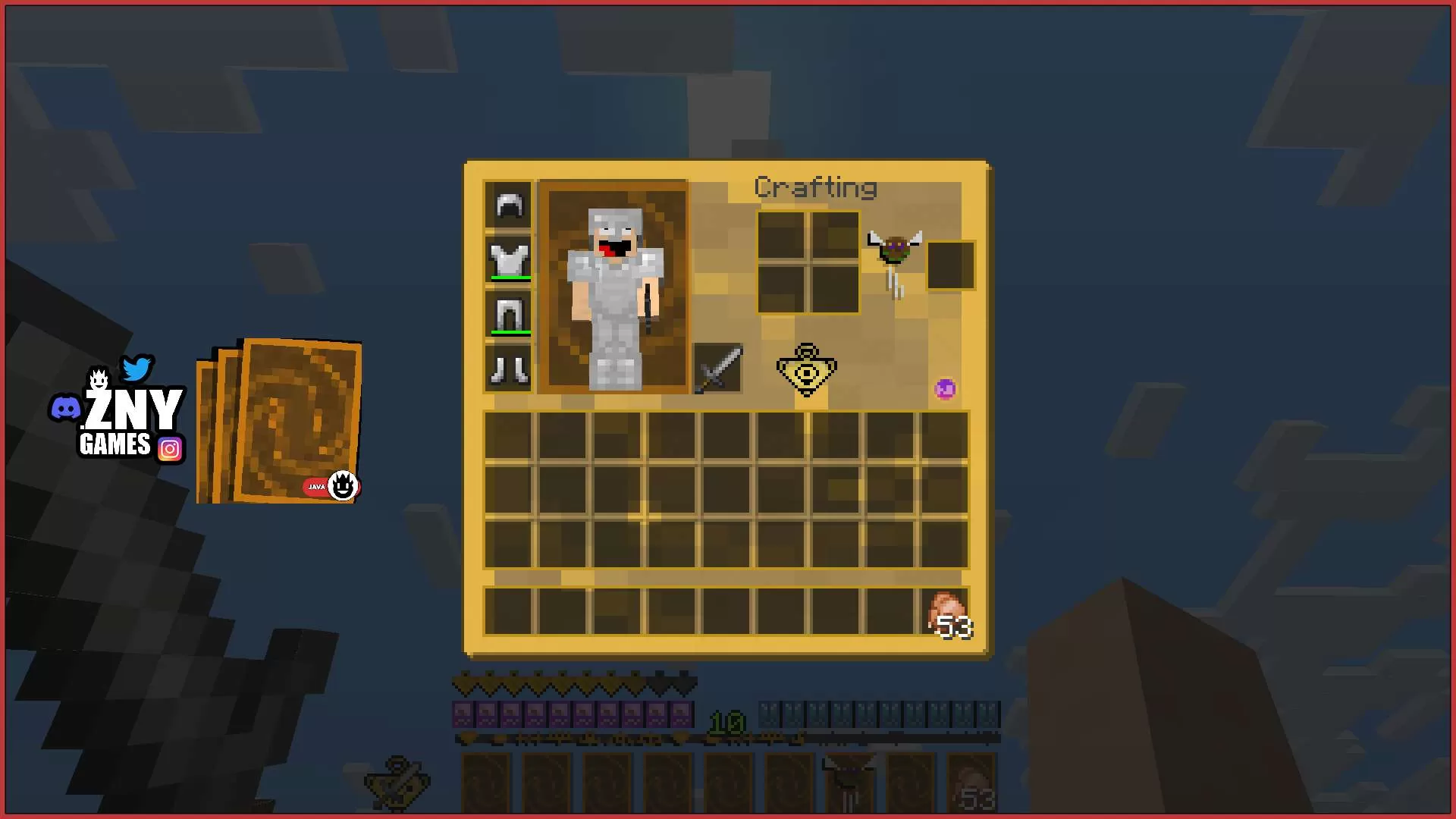The width and height of the screenshot is (1456, 819).
Task: Click the crafting output slot
Action: click(x=950, y=265)
